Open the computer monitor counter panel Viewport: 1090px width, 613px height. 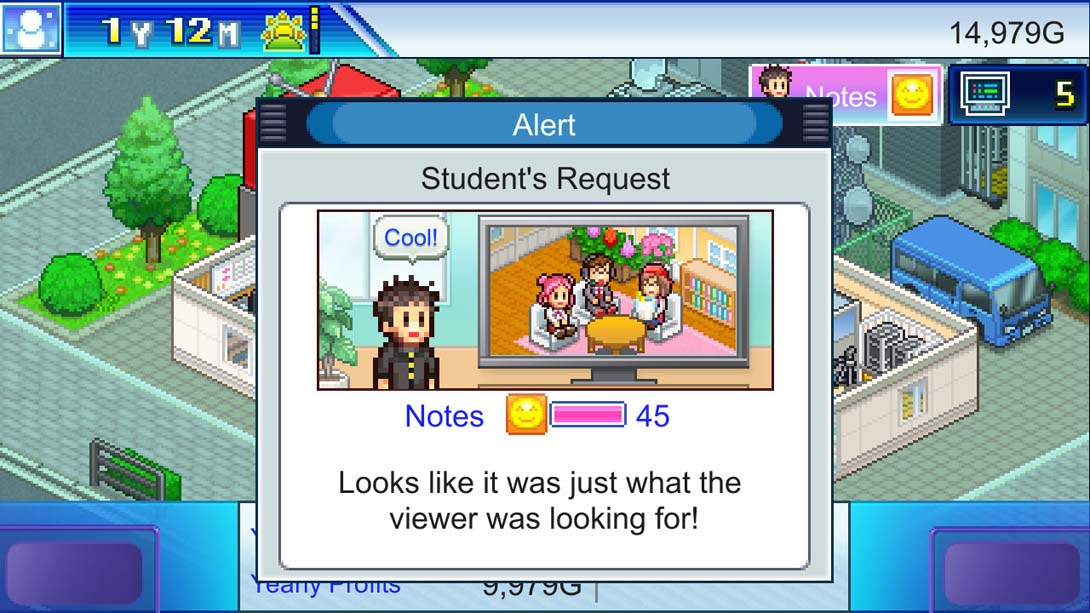(1017, 95)
